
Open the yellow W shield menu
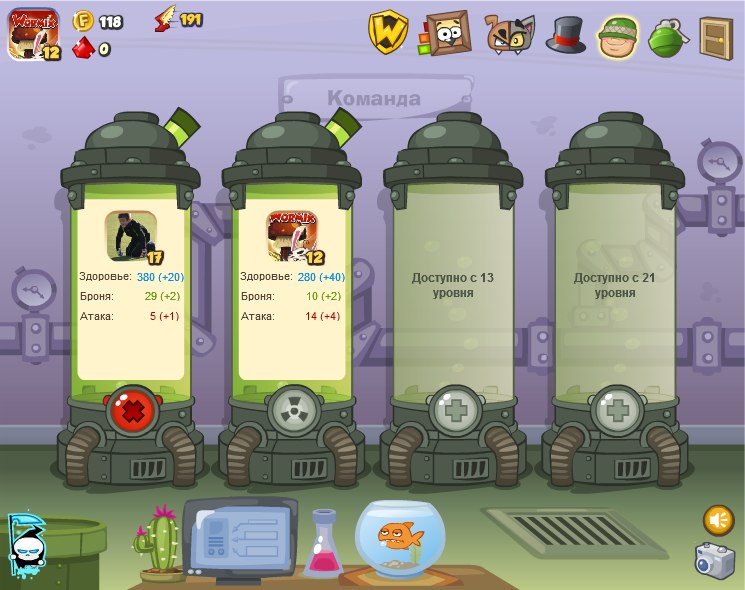pyautogui.click(x=387, y=33)
